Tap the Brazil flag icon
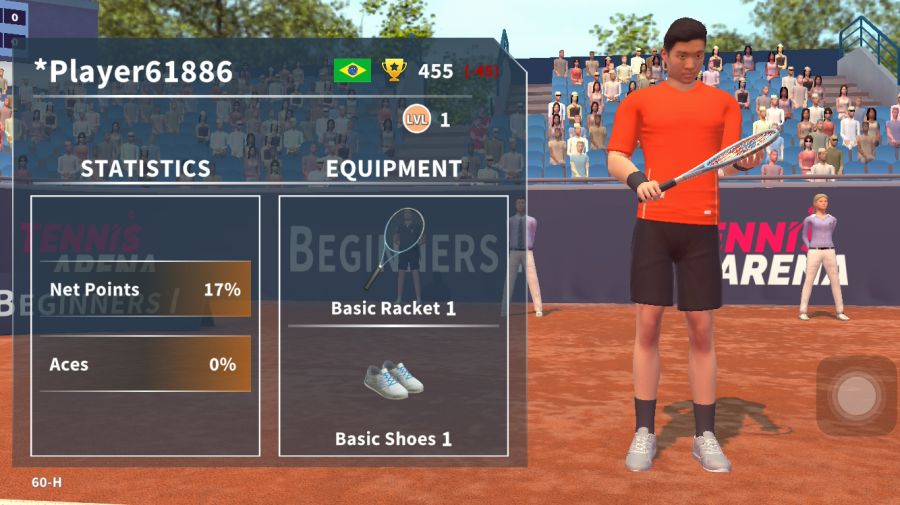900x505 pixels. (352, 70)
